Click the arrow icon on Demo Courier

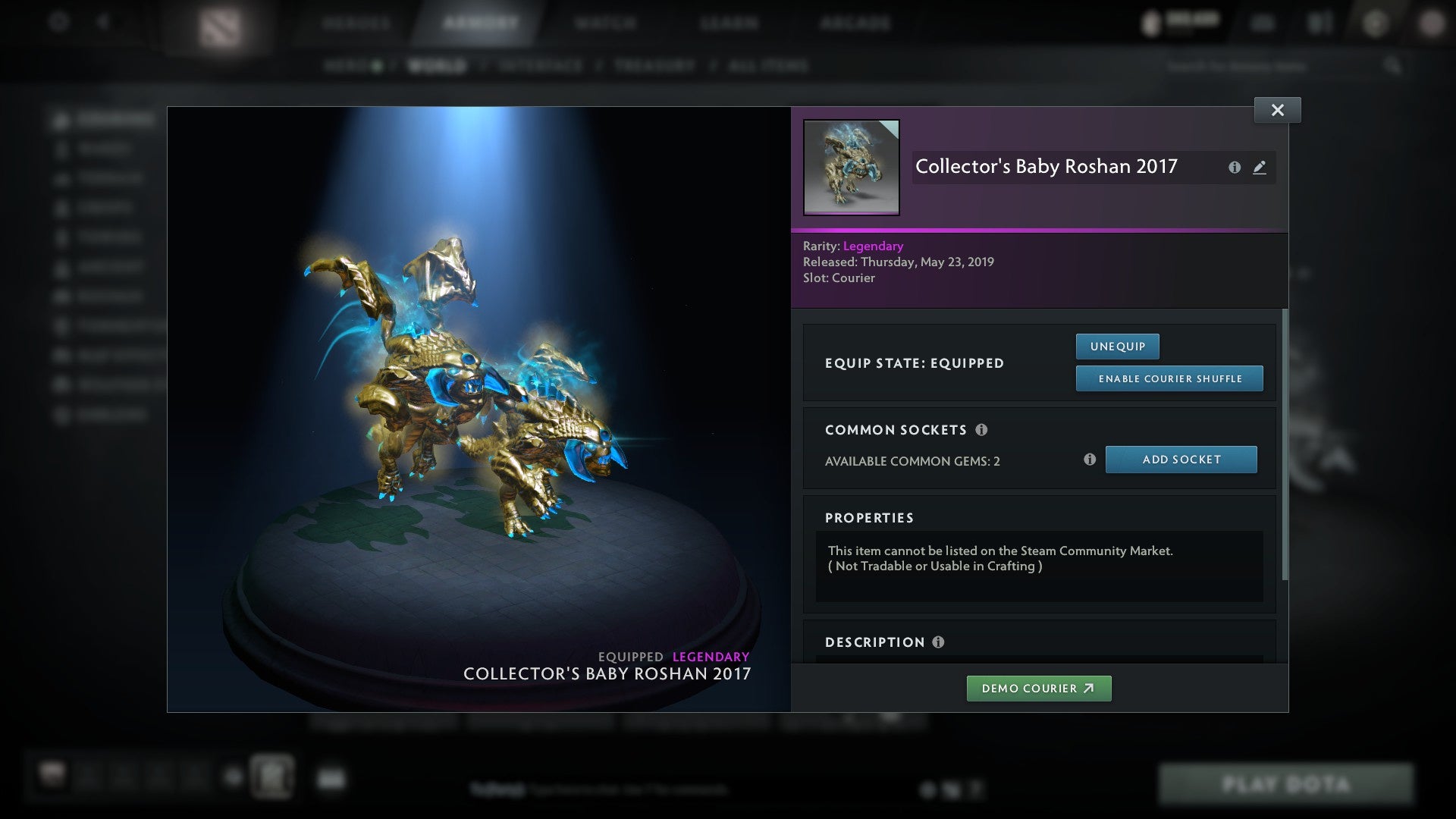(1090, 689)
